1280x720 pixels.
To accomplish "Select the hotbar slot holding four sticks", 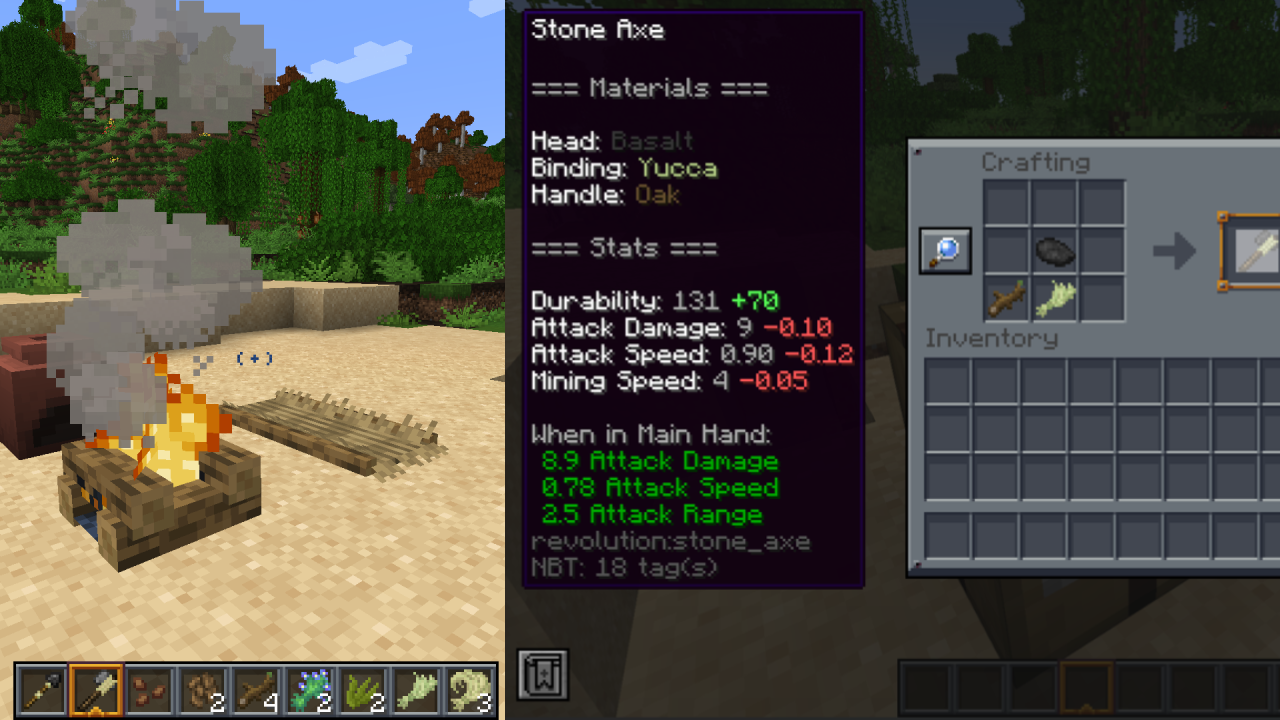I will pos(257,689).
